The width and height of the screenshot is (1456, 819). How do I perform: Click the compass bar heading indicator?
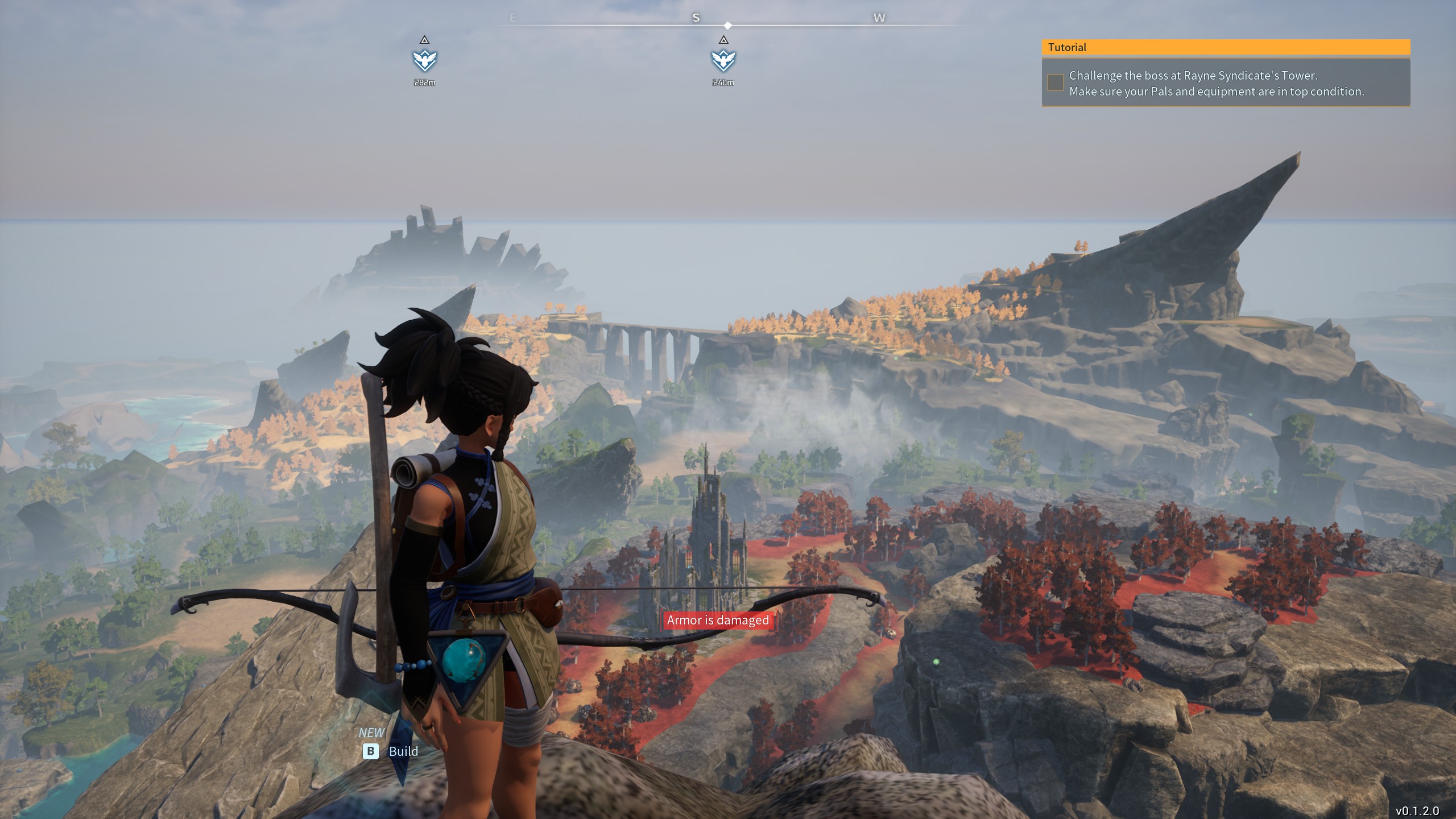pyautogui.click(x=728, y=26)
